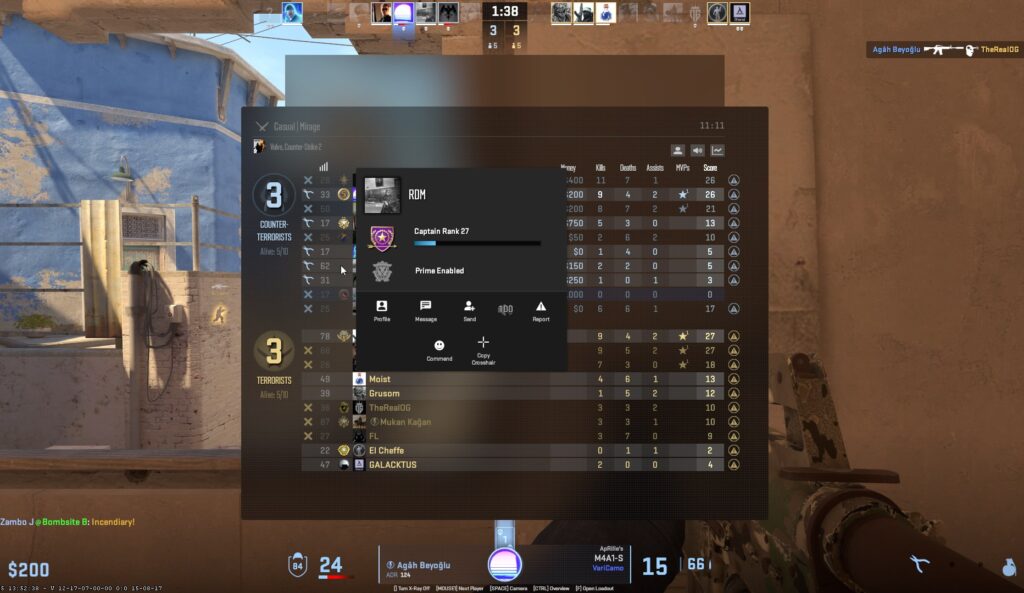Click the greyed-out mute button in the popup
Viewport: 1024px width, 593px height.
[505, 309]
